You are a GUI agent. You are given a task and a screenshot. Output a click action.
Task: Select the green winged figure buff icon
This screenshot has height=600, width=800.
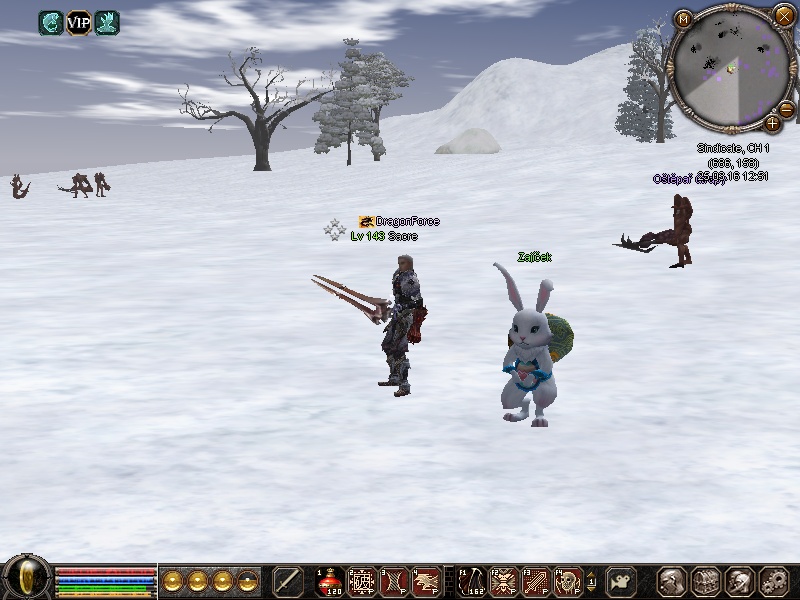coord(106,22)
